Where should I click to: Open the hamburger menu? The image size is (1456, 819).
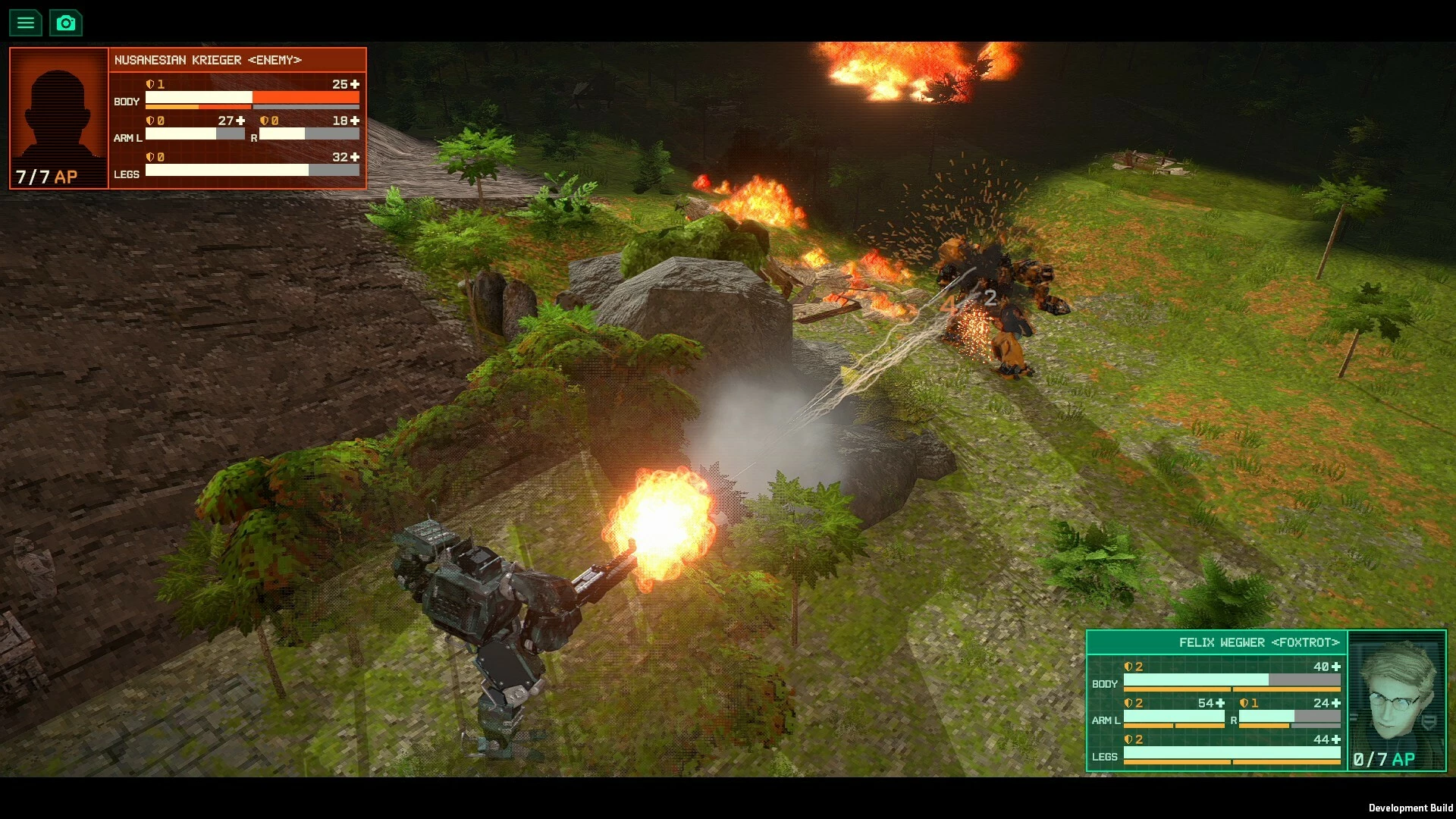pyautogui.click(x=25, y=23)
